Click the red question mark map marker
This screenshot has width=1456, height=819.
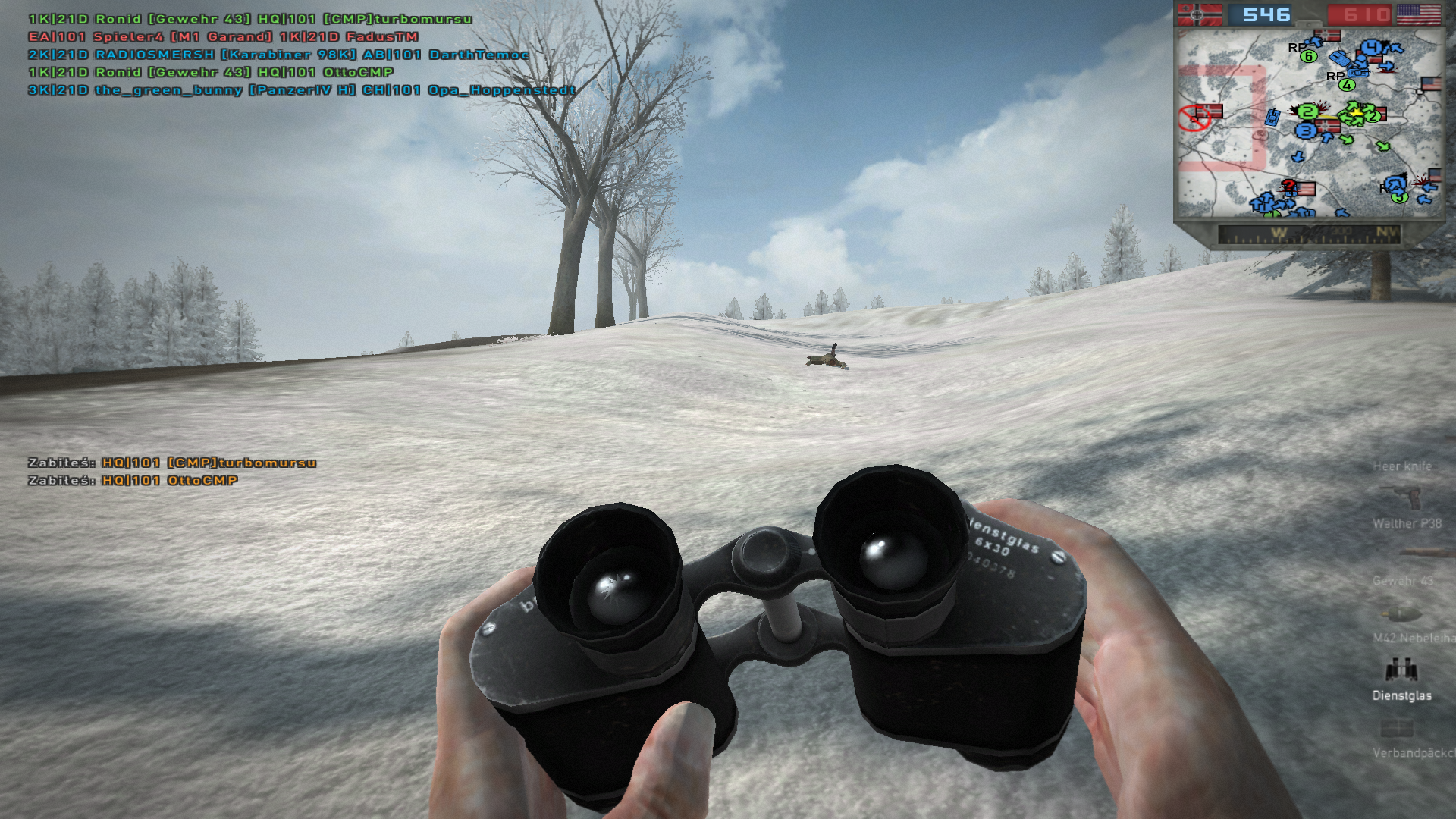(1288, 186)
